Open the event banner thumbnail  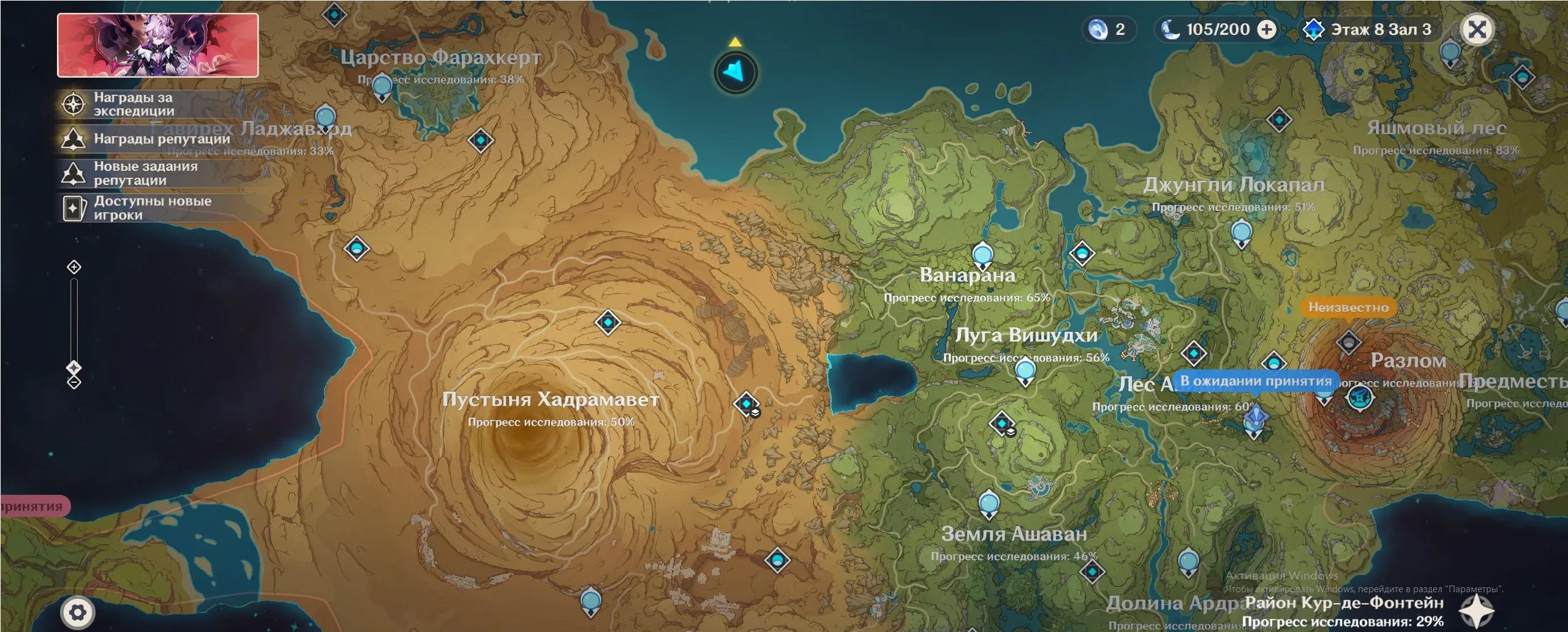[x=157, y=45]
